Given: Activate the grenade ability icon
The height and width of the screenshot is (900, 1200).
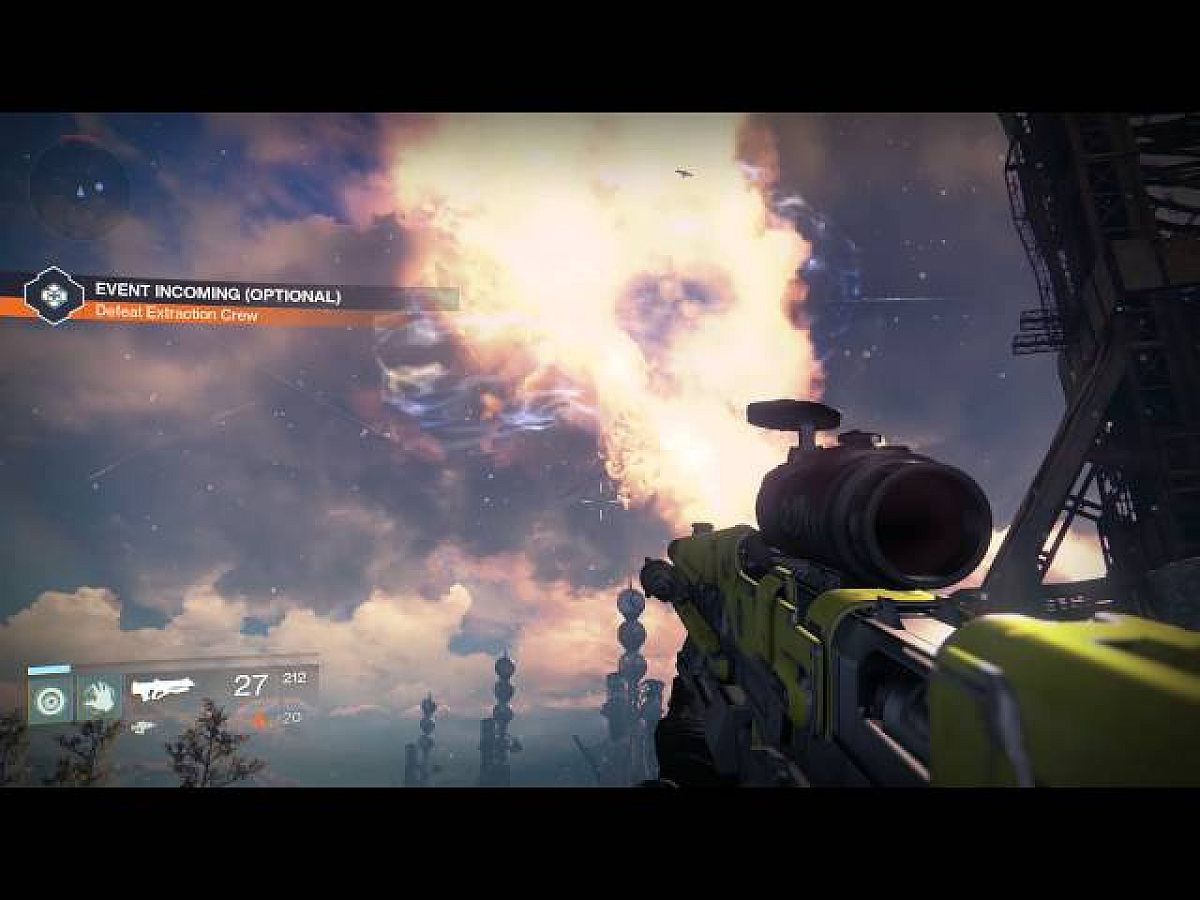Looking at the screenshot, I should pyautogui.click(x=50, y=699).
